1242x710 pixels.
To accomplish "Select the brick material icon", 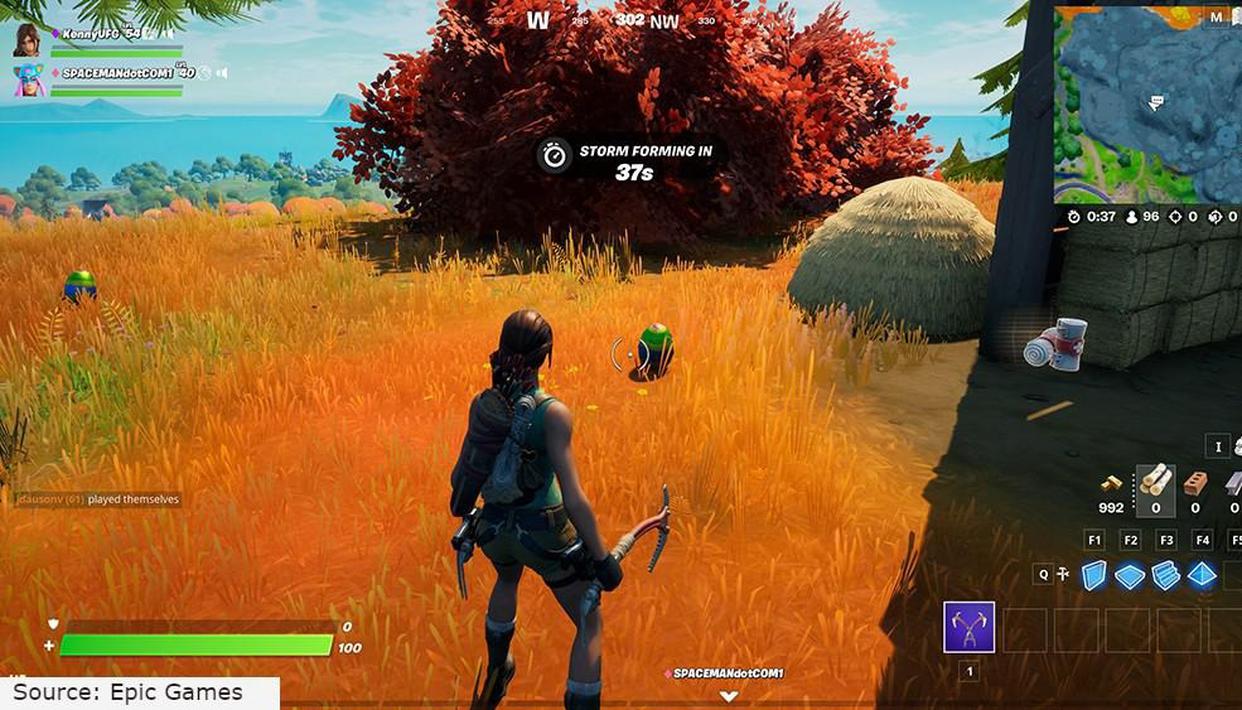I will (x=1194, y=483).
